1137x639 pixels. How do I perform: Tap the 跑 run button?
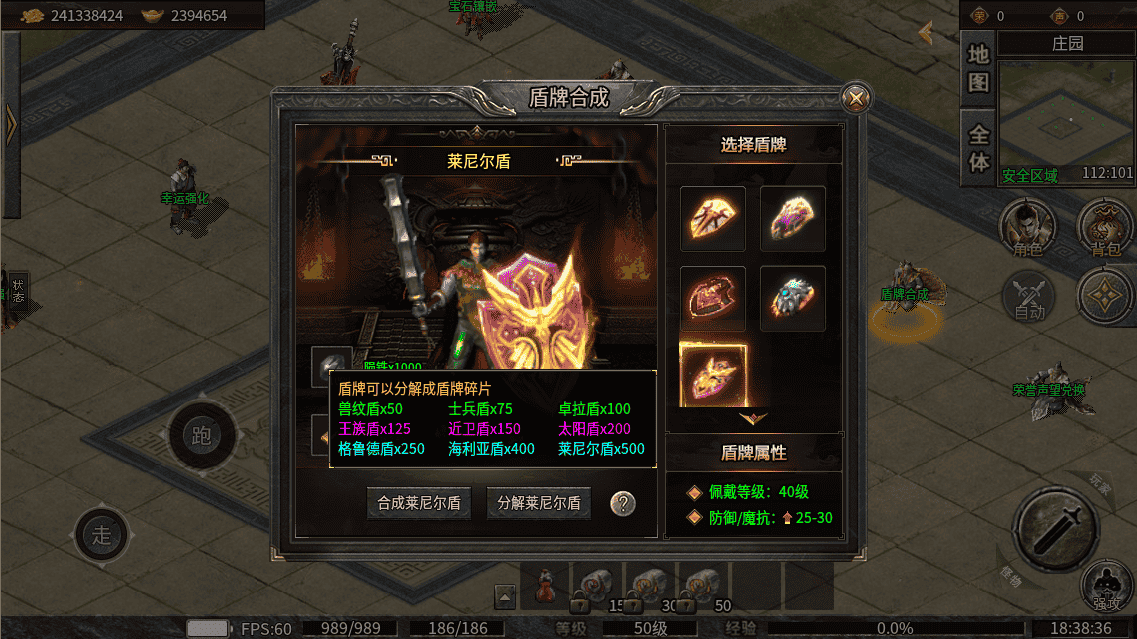[202, 436]
